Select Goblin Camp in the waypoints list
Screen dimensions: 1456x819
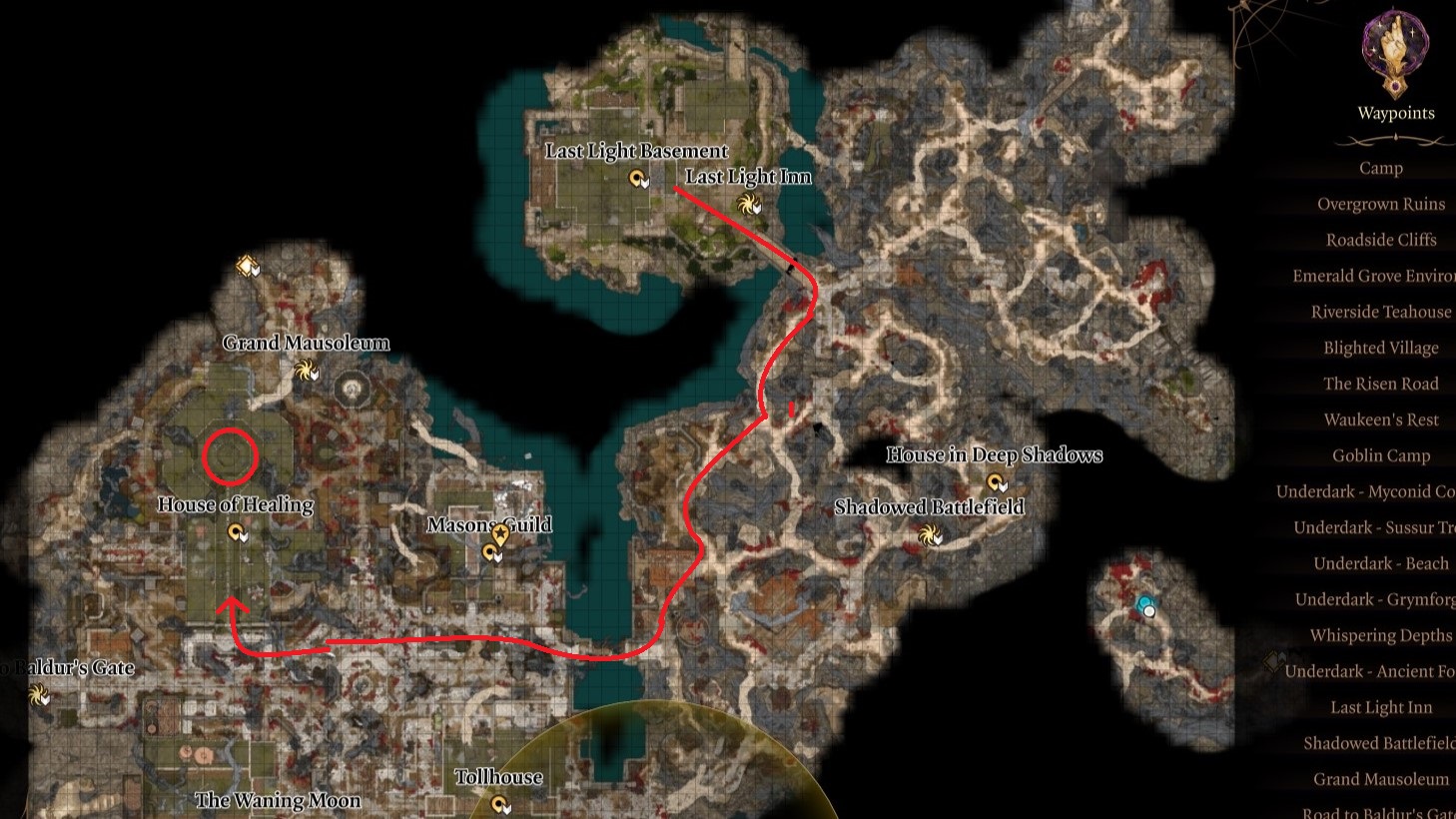pyautogui.click(x=1381, y=455)
